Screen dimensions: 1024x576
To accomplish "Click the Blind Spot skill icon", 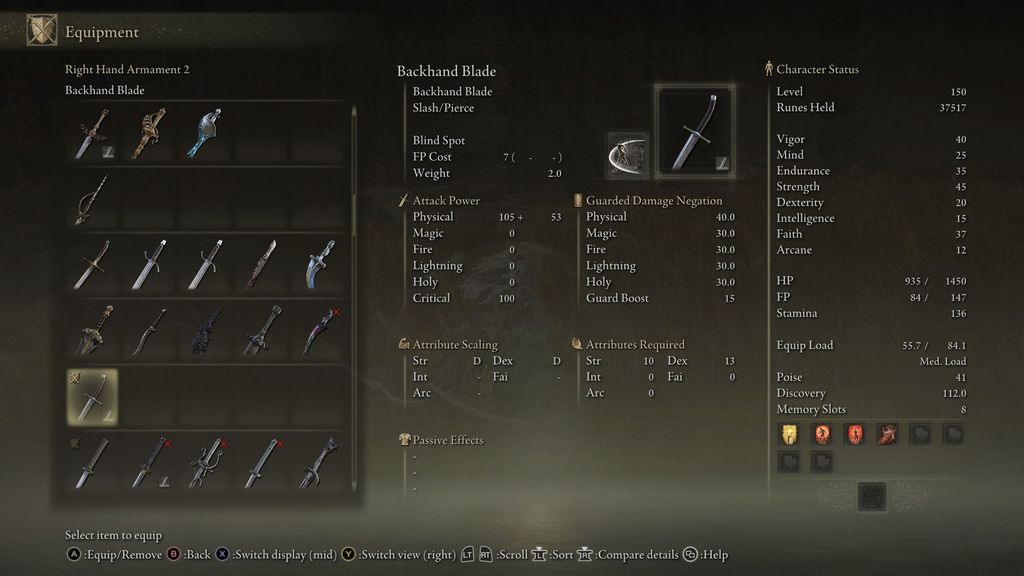I will click(627, 154).
